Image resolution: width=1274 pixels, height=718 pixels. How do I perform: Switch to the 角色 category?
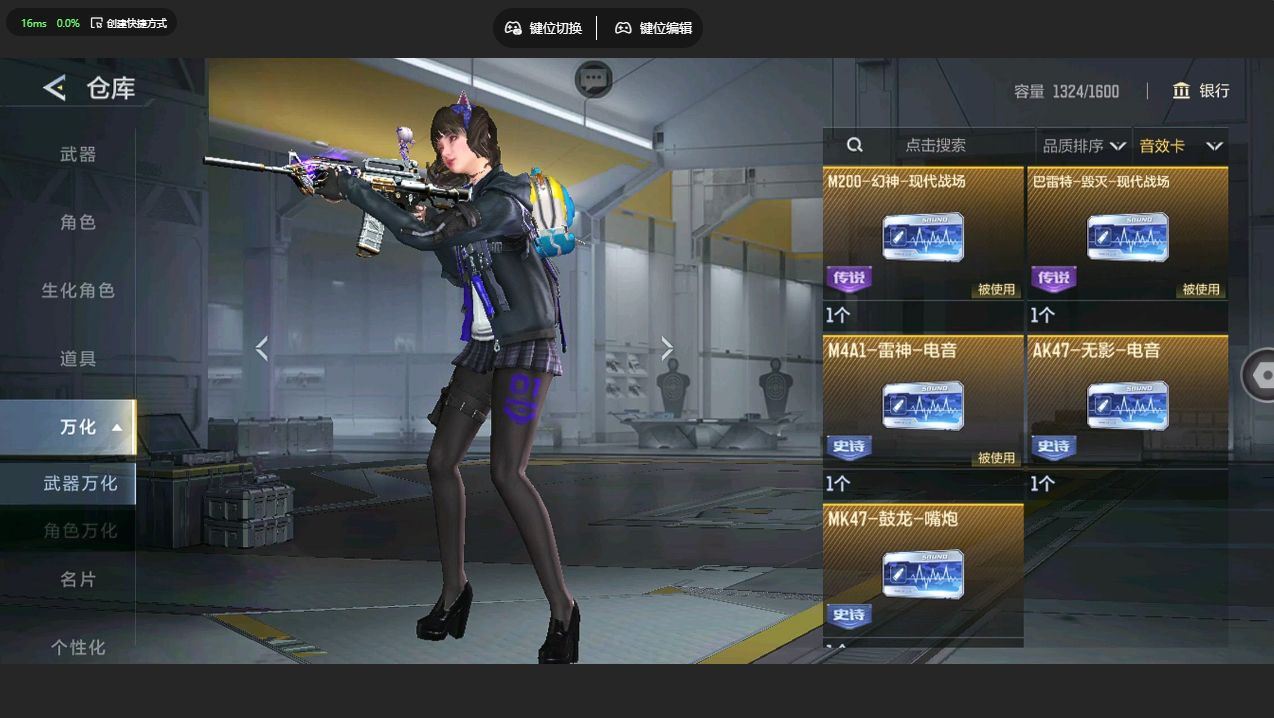tap(78, 222)
